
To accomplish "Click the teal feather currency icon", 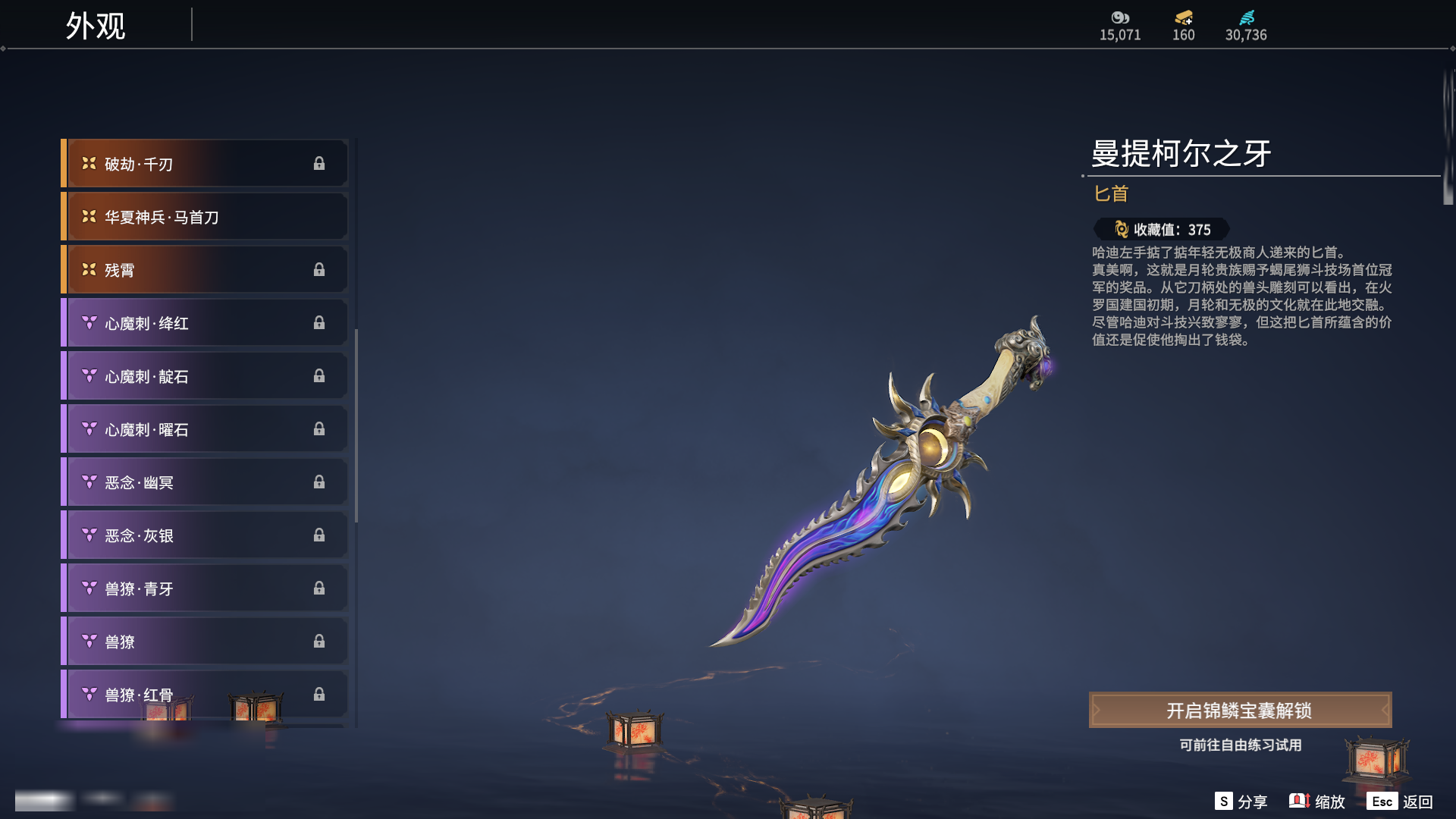I will (x=1246, y=17).
